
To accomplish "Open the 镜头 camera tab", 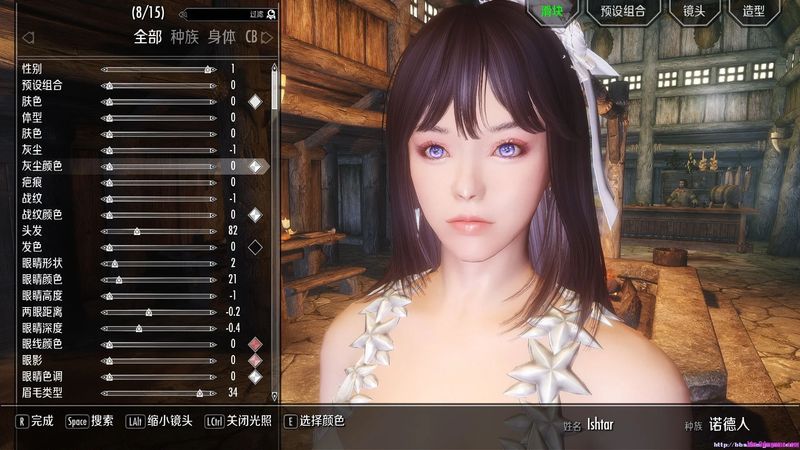I will point(694,13).
